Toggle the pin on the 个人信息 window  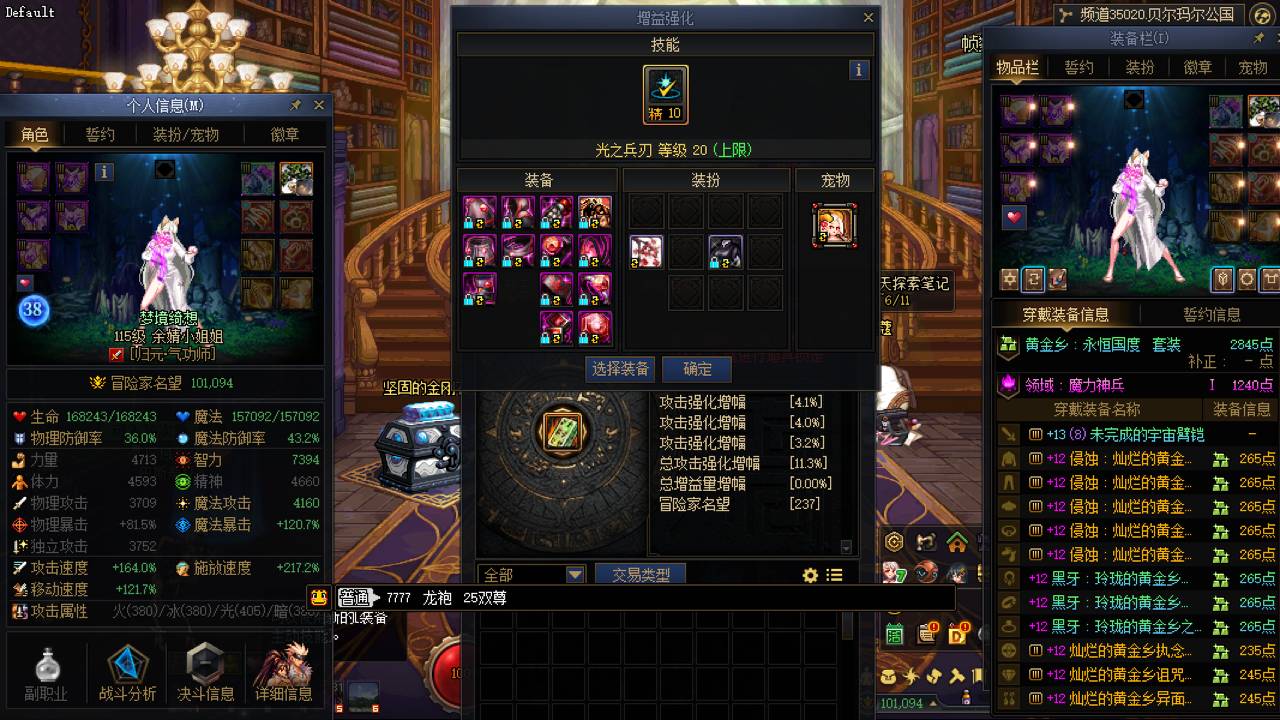tap(297, 105)
